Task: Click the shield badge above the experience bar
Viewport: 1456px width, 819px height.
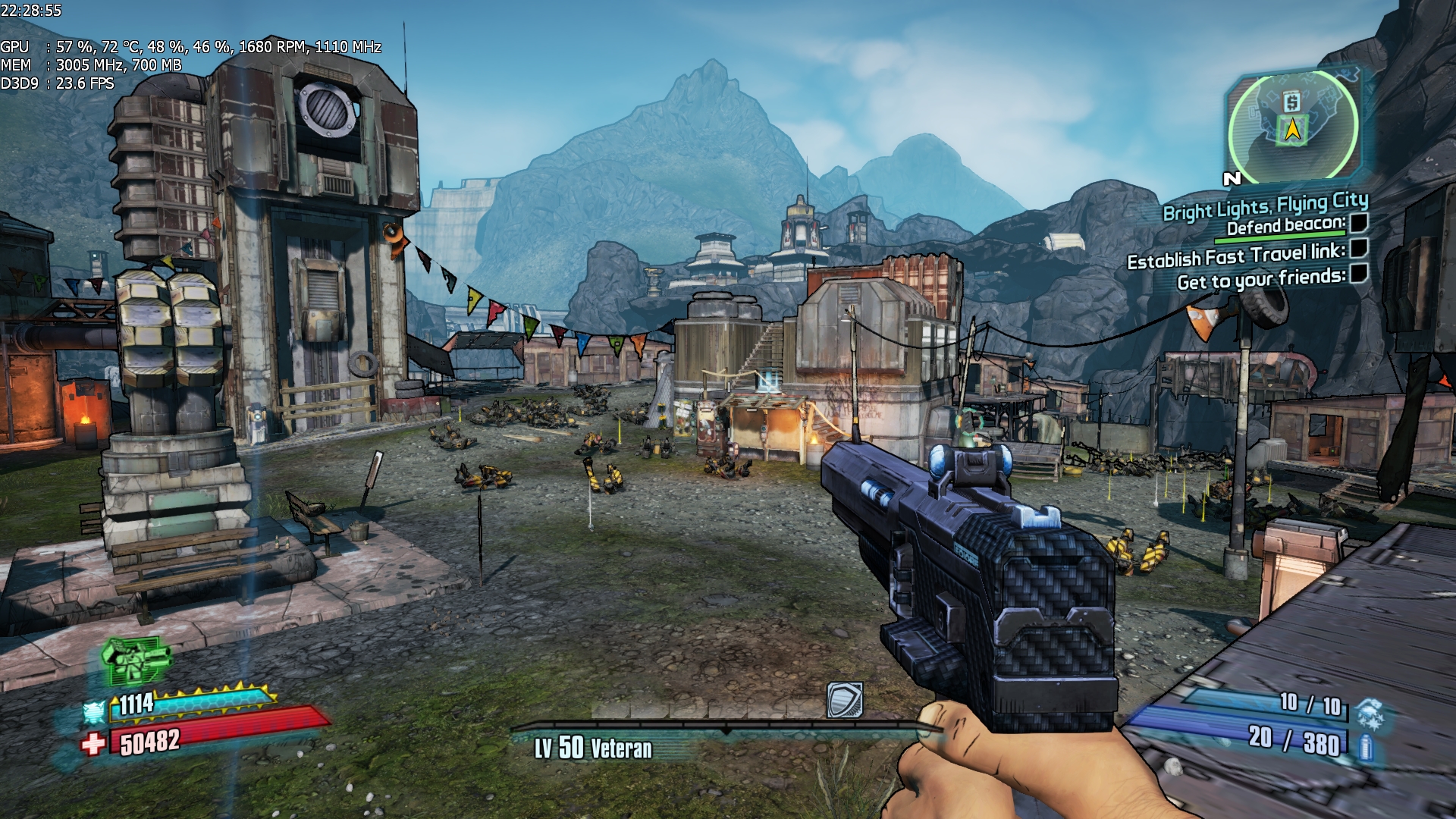Action: point(845,700)
